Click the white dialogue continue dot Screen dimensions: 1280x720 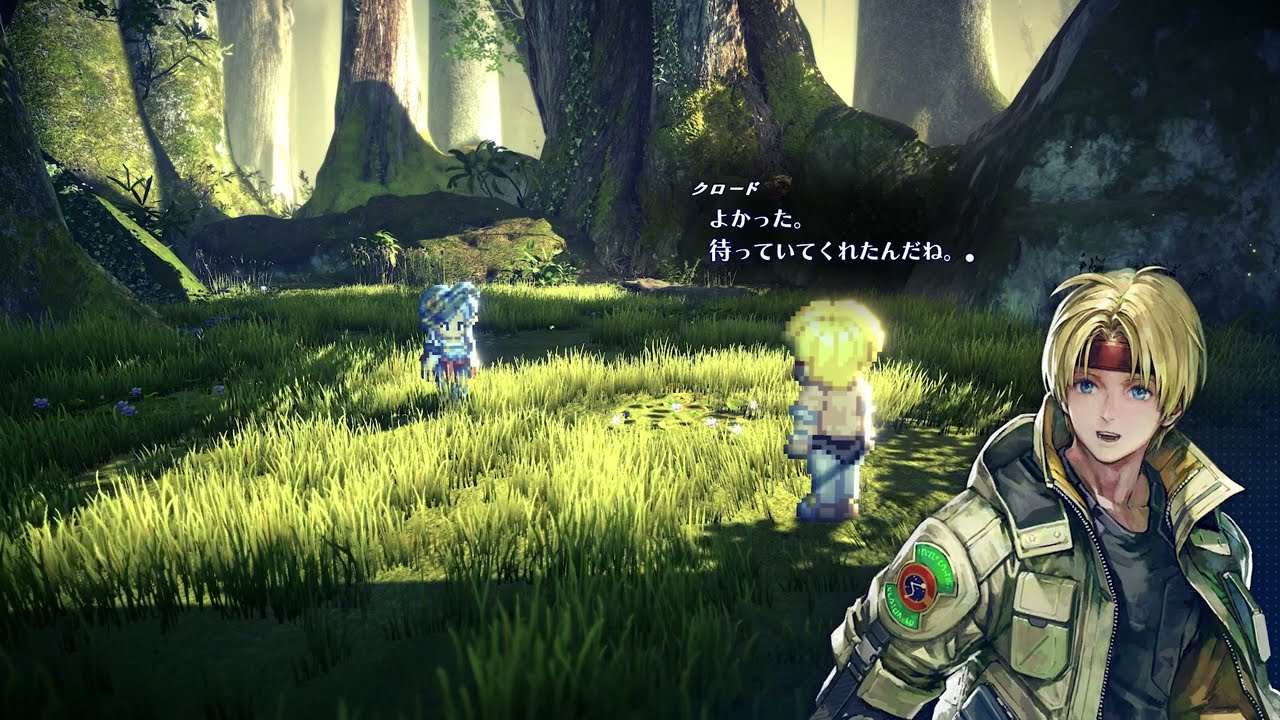[969, 257]
